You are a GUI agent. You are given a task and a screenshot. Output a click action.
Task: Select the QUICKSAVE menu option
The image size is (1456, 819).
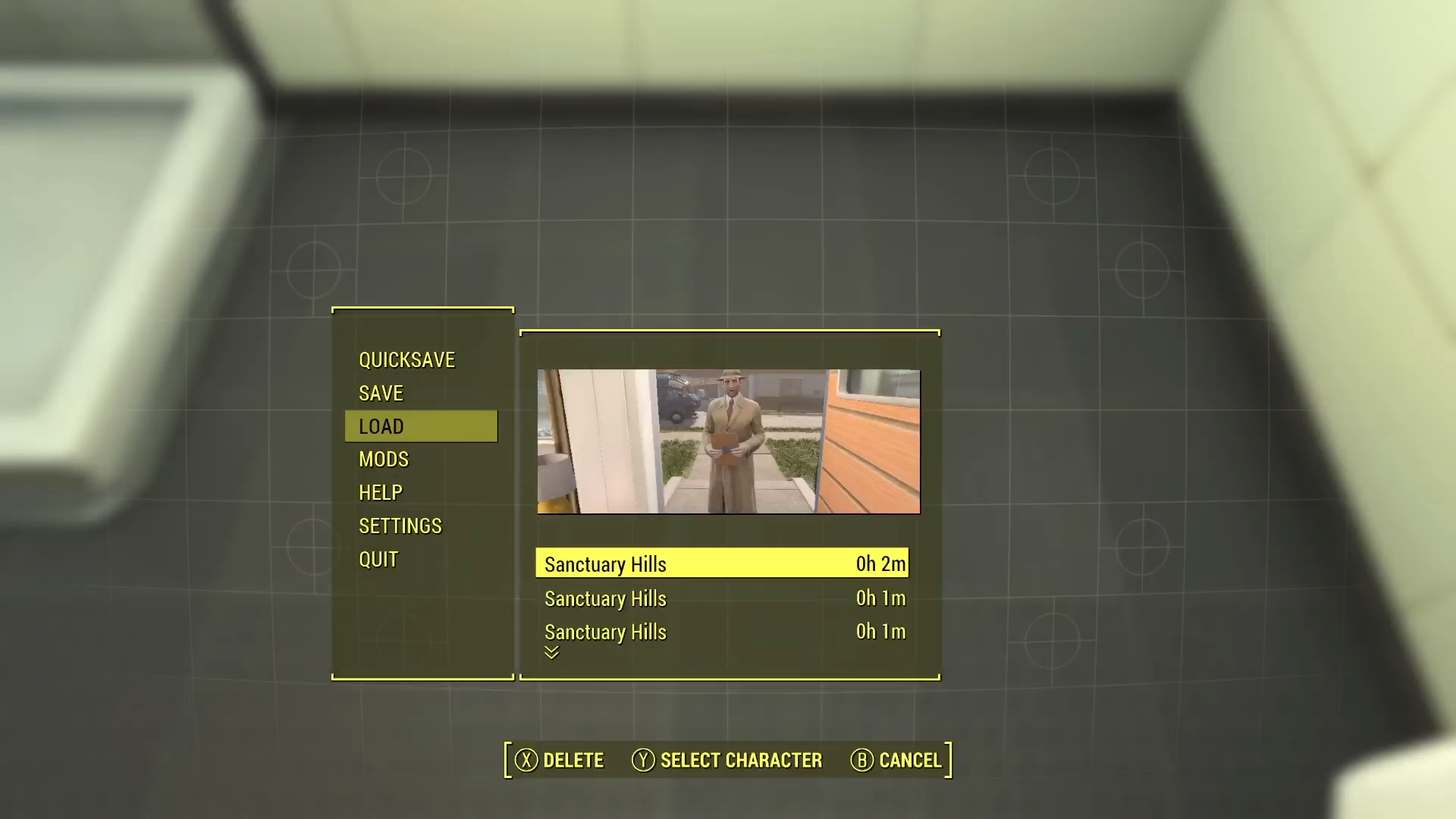pos(407,359)
